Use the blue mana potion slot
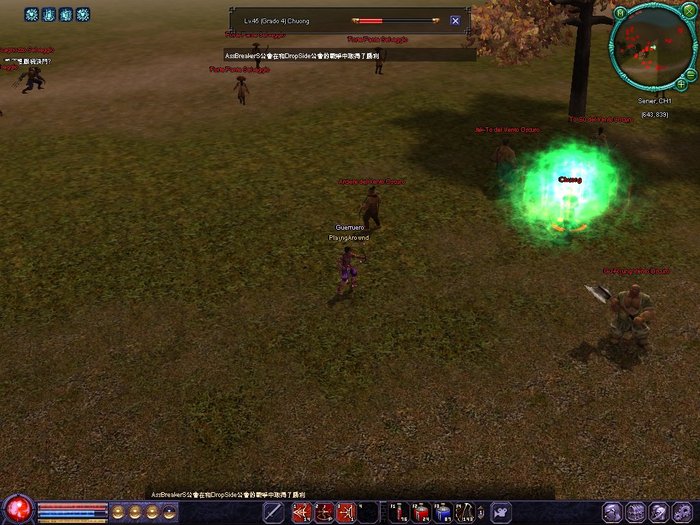Screen dimensions: 700x525 point(443,513)
